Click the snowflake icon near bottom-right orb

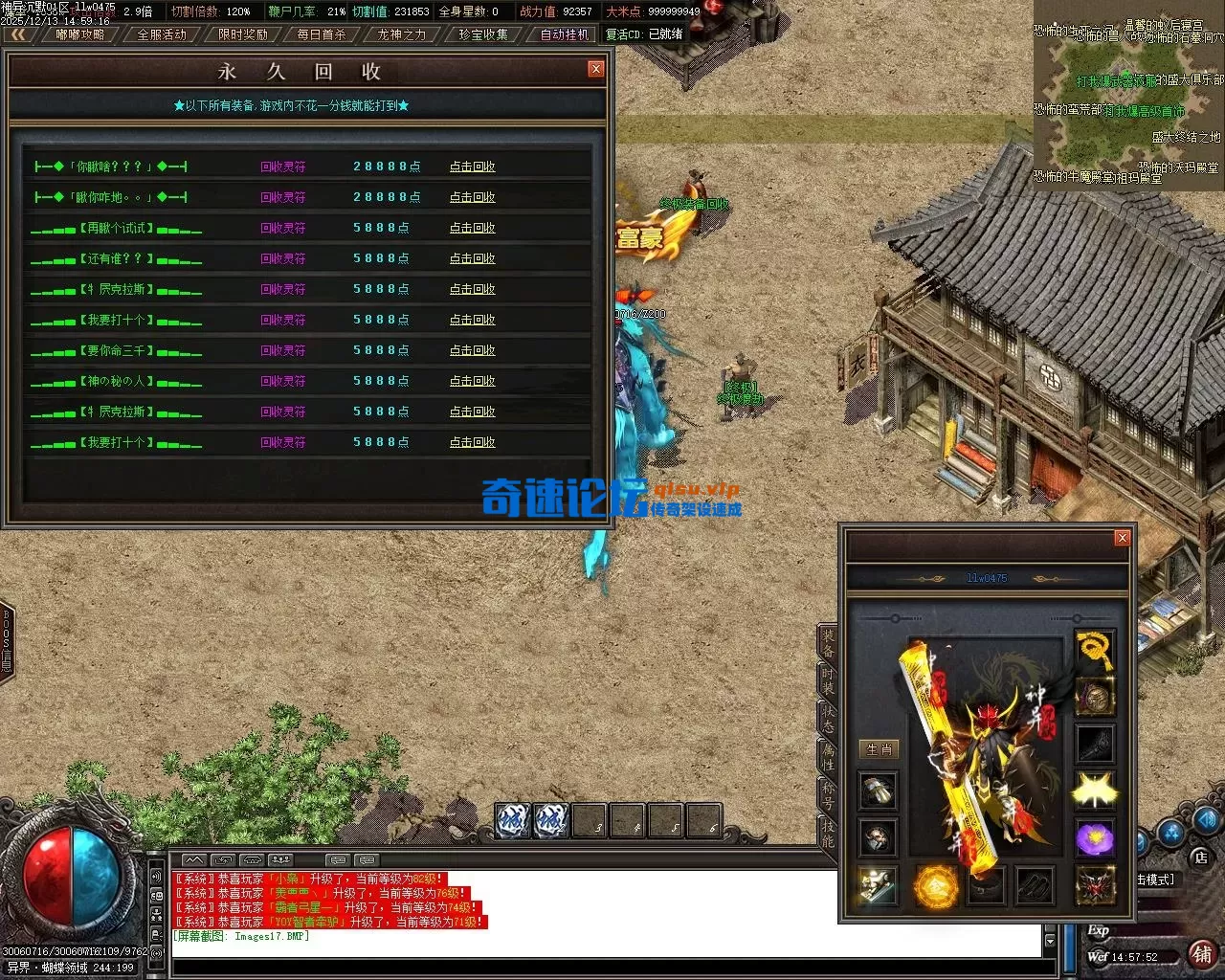(1169, 834)
